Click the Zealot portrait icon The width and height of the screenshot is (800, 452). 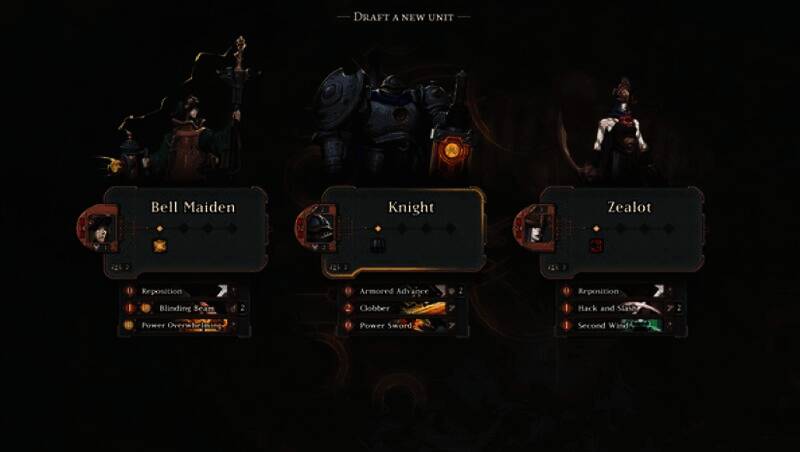click(537, 228)
